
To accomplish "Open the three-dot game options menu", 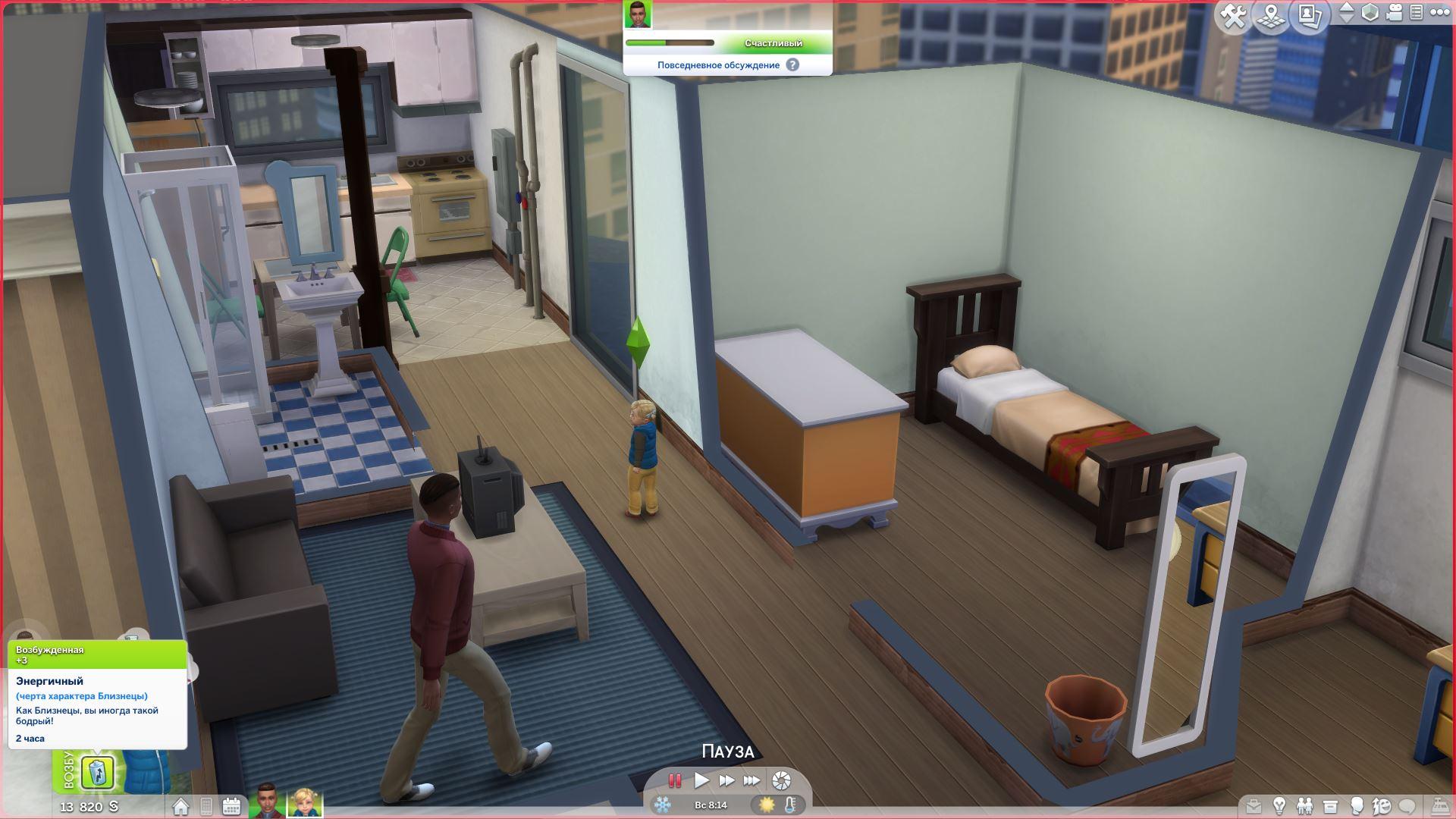I will [x=1439, y=13].
